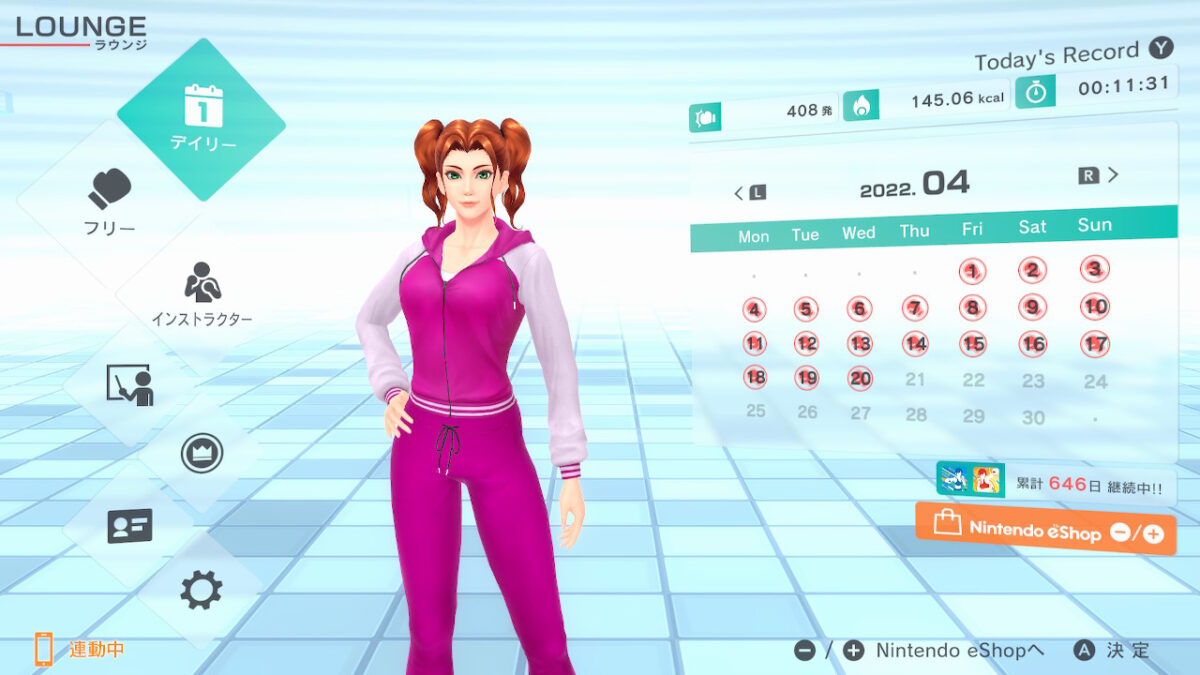Open the profile ID card menu
The width and height of the screenshot is (1200, 675).
pos(129,525)
